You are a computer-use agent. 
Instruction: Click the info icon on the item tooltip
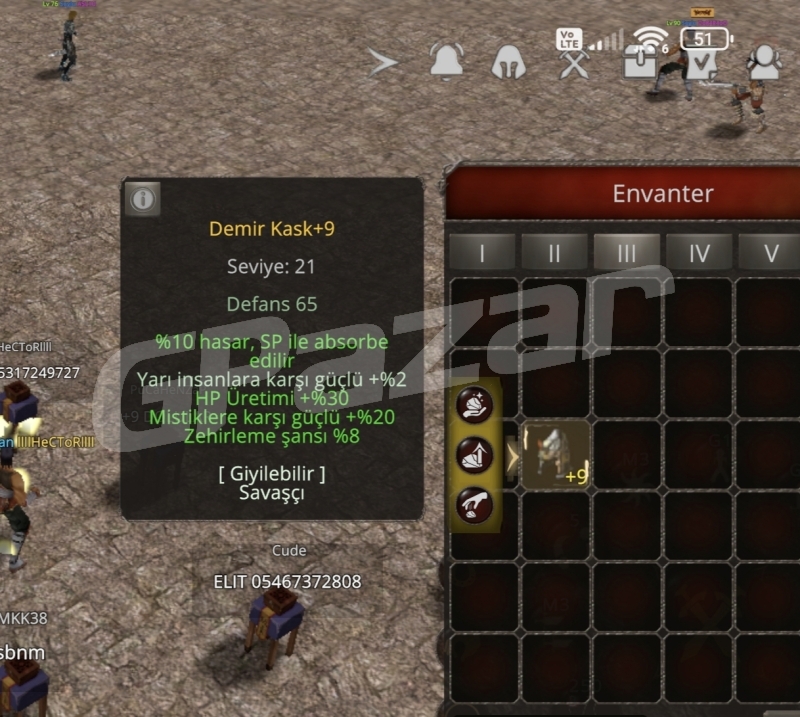pos(143,199)
